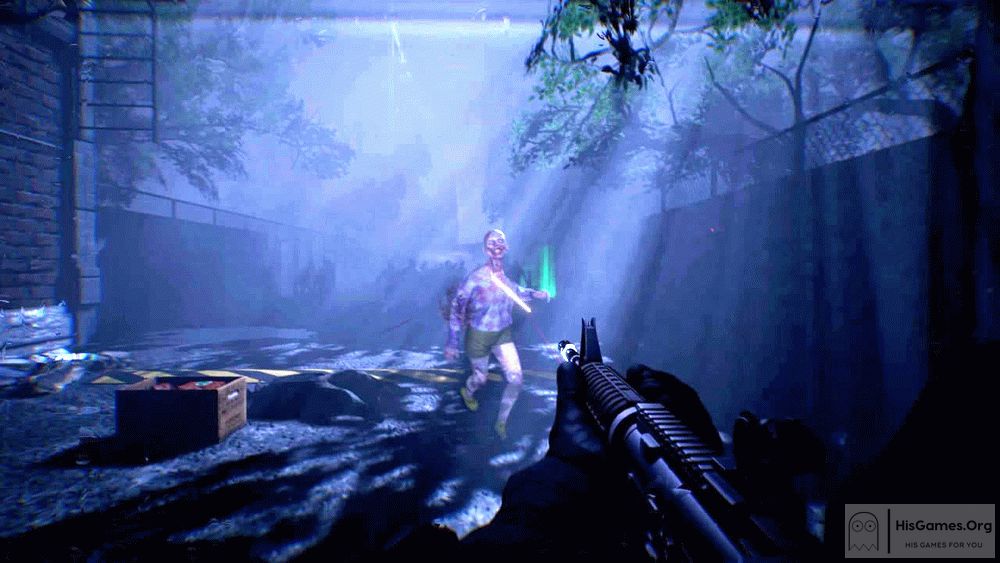Click the HisGames.Org watermark logo
The image size is (1000, 563).
tap(919, 530)
